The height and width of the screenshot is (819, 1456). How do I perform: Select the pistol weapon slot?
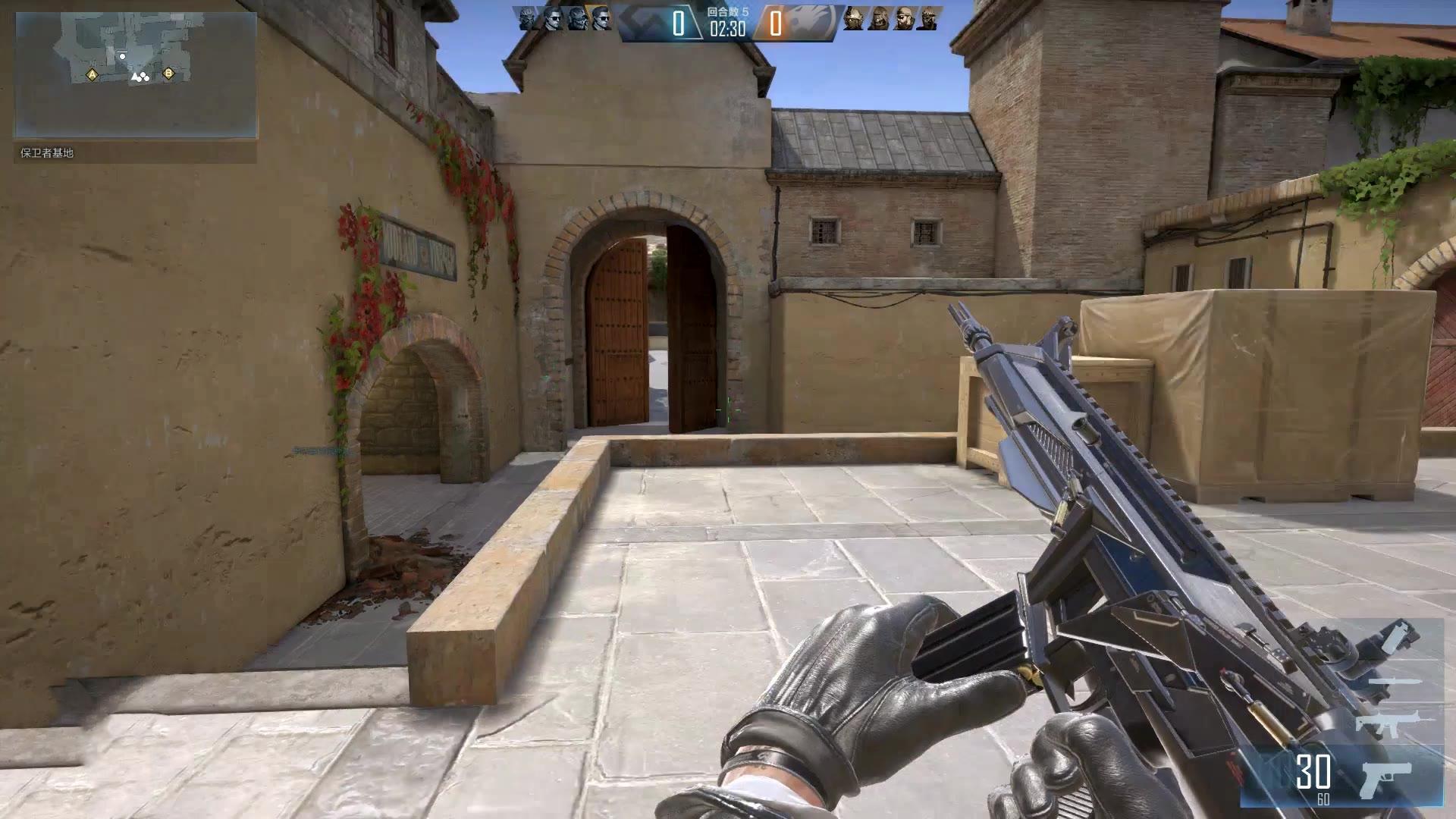[1387, 779]
